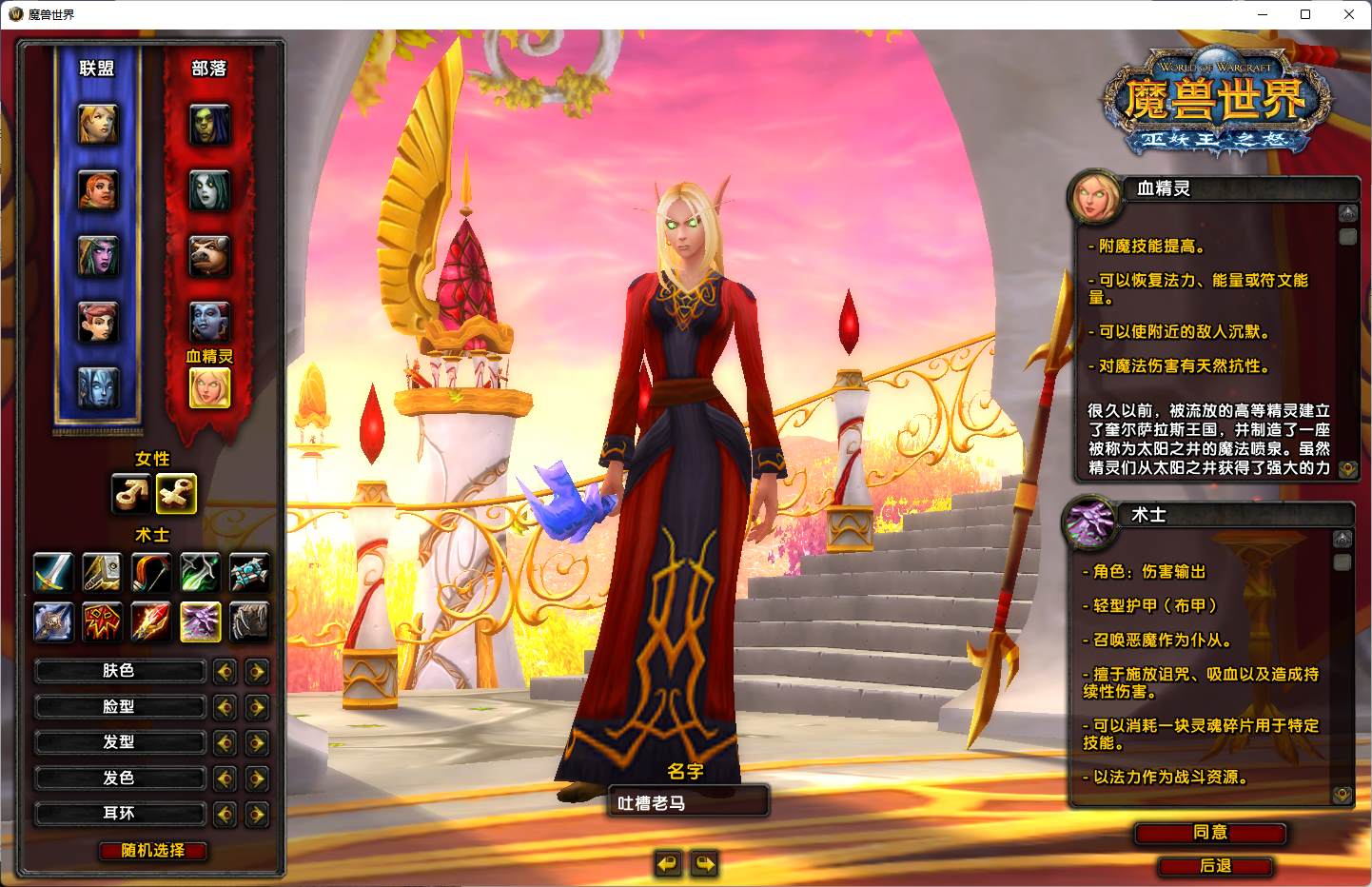Click the previous face type (脸型) arrow

225,707
